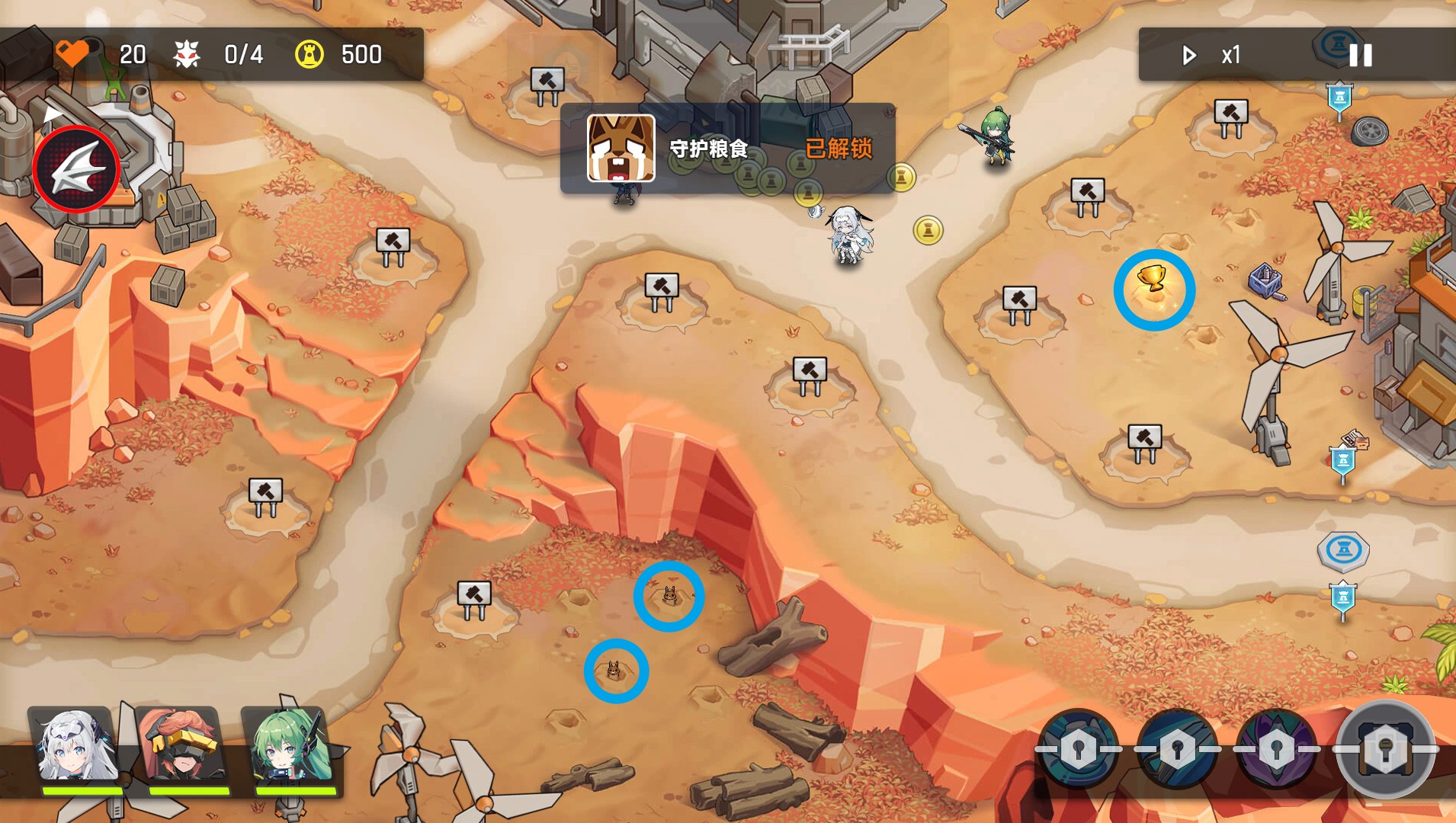
Task: Click the purple locked skill slot
Action: pyautogui.click(x=1277, y=749)
